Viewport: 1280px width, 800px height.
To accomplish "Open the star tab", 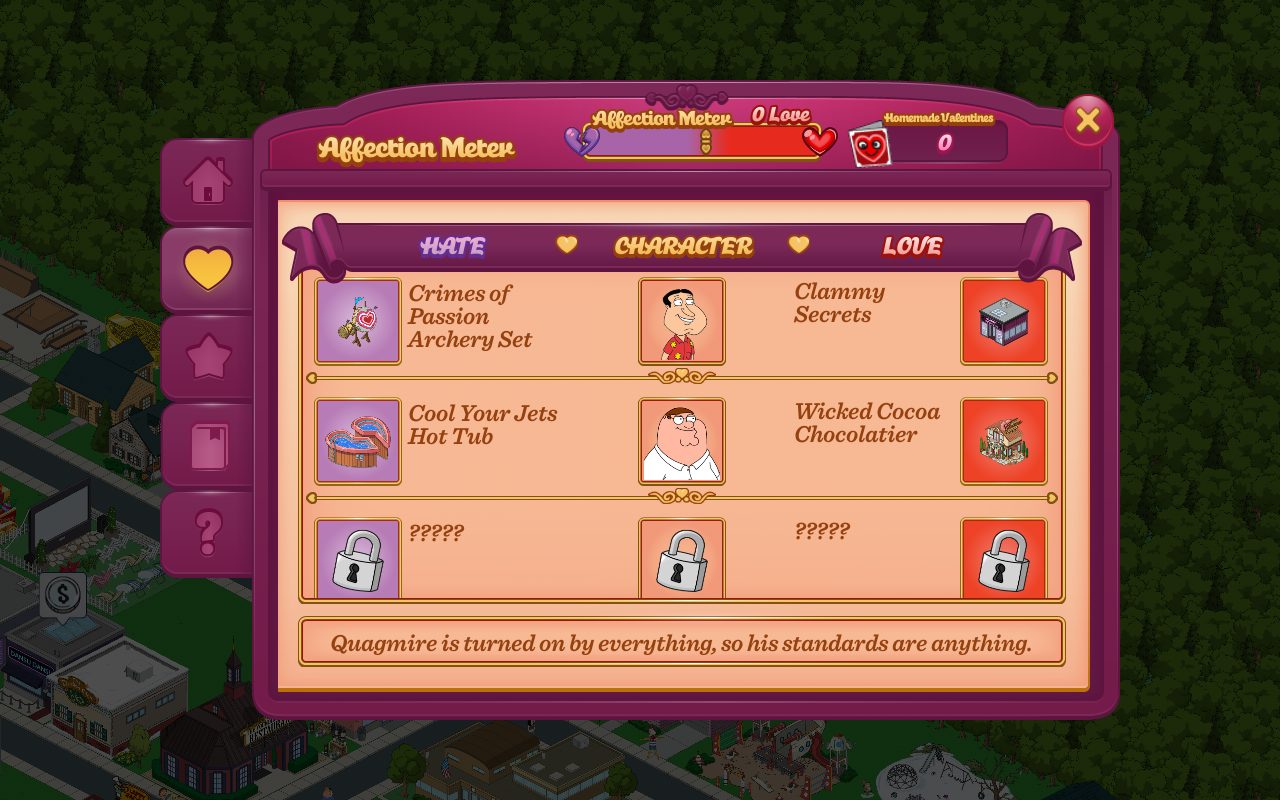I will (x=208, y=357).
